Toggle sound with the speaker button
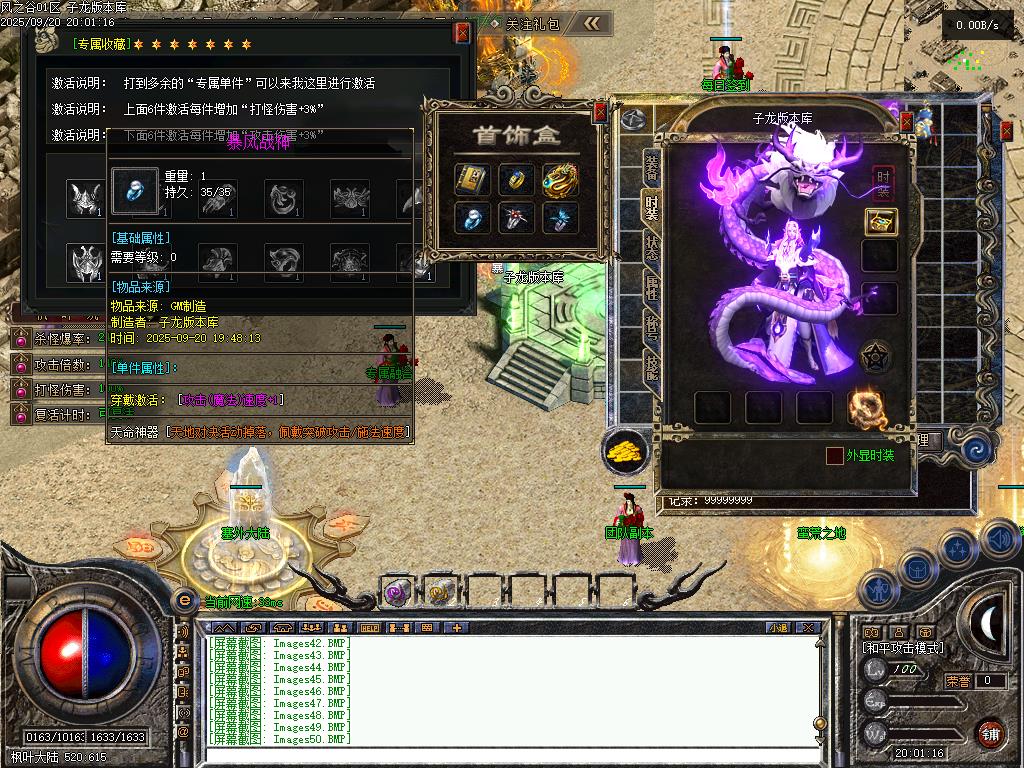The width and height of the screenshot is (1024, 768). pyautogui.click(x=1000, y=540)
